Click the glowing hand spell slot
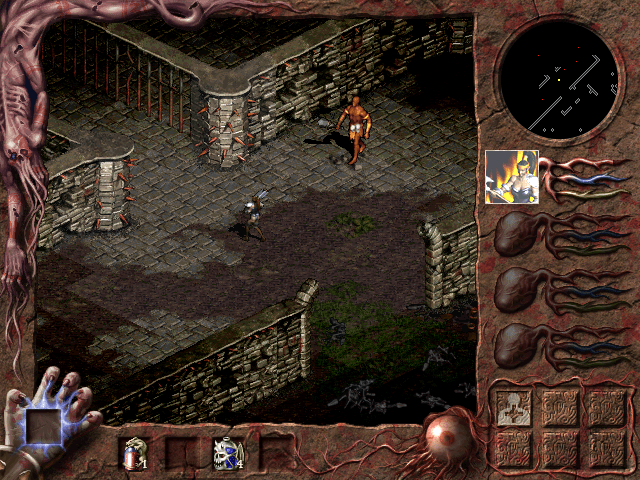Viewport: 640px width, 480px height. 46,428
